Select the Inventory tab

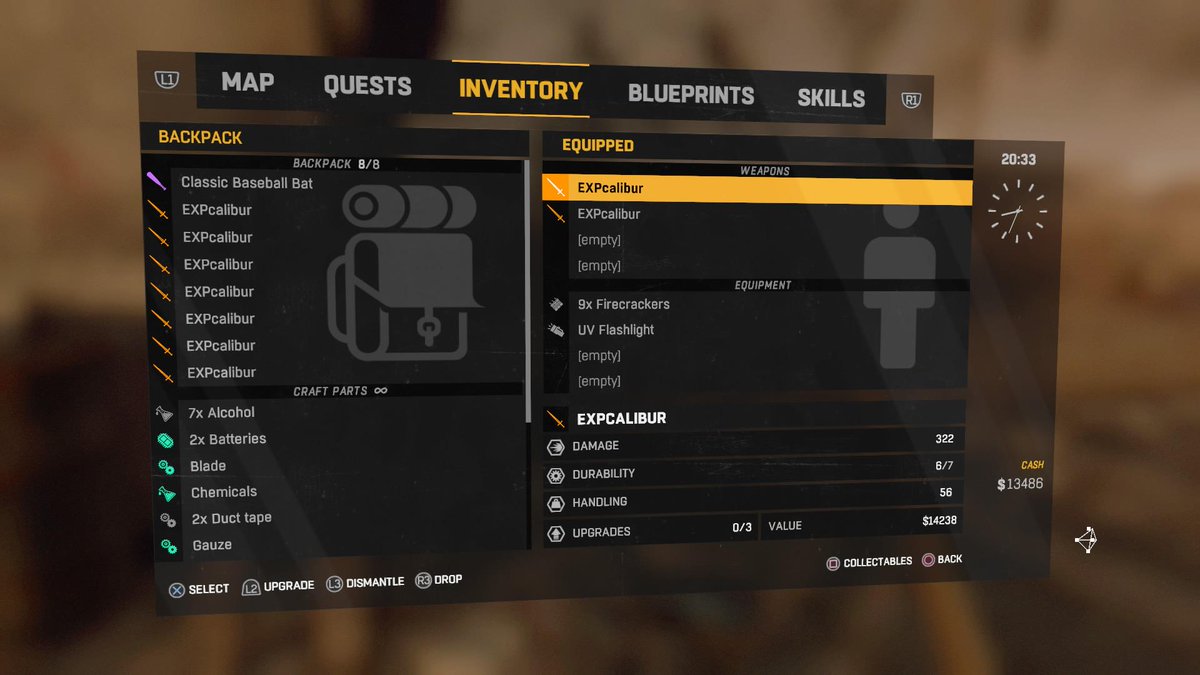point(520,90)
